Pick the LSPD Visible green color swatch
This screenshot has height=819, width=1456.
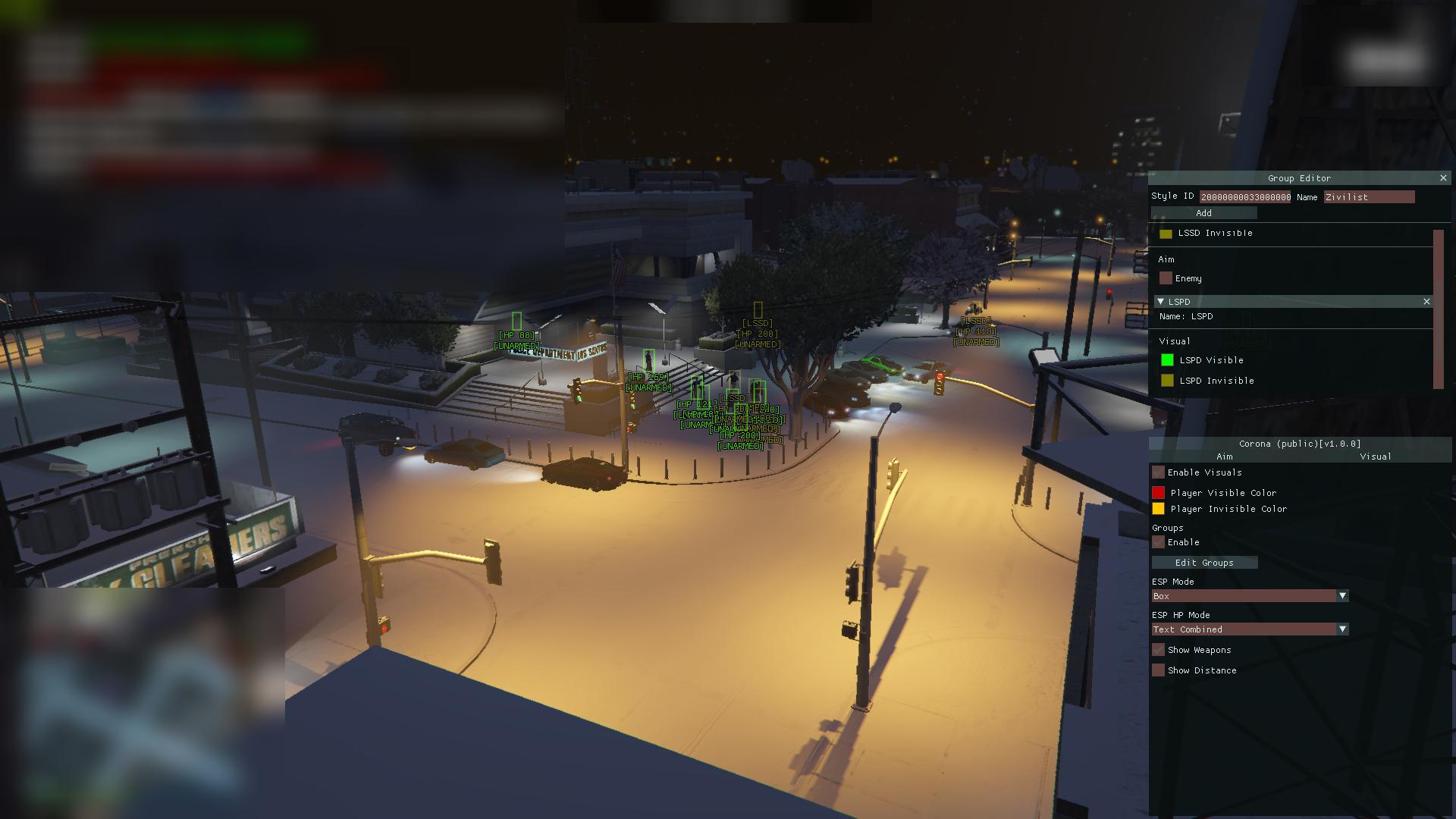[x=1167, y=360]
